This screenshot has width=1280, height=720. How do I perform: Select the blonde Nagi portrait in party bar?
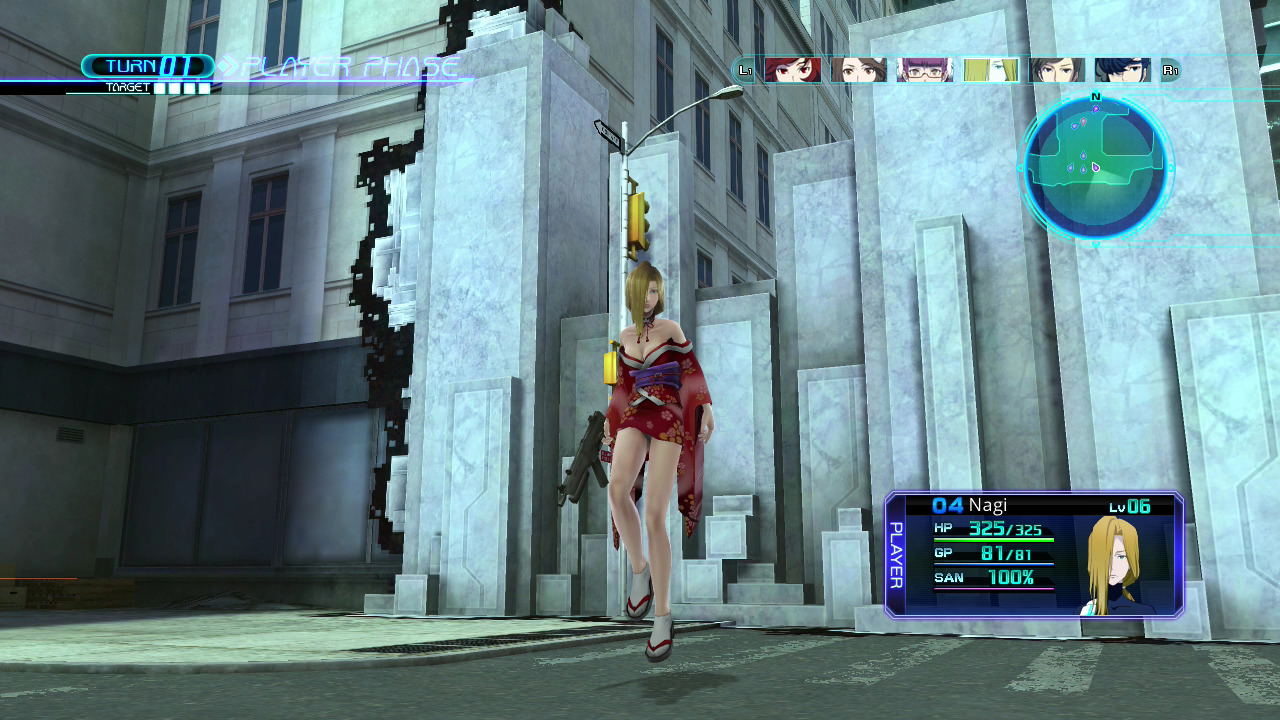pyautogui.click(x=991, y=70)
